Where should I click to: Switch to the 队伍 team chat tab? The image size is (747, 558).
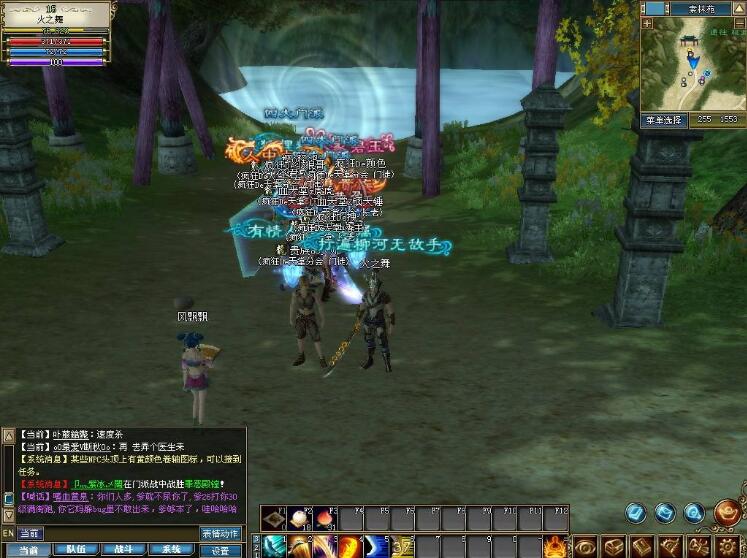[x=75, y=550]
